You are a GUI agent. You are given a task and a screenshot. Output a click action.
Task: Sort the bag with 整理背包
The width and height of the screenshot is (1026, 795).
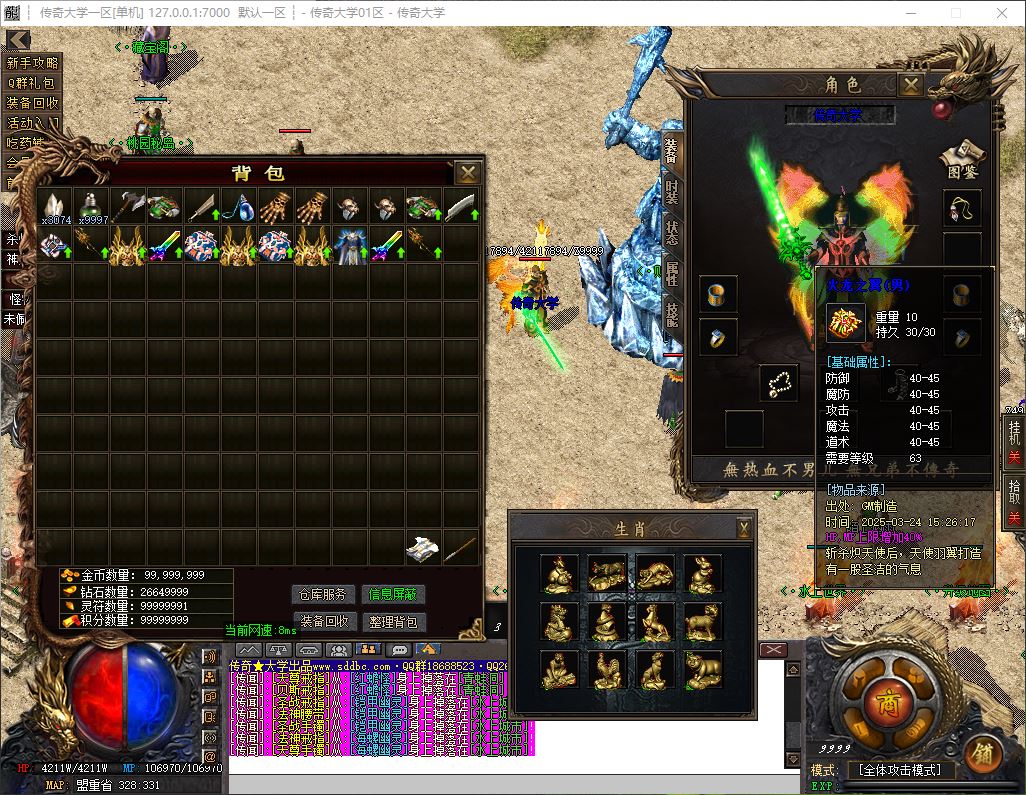[394, 621]
